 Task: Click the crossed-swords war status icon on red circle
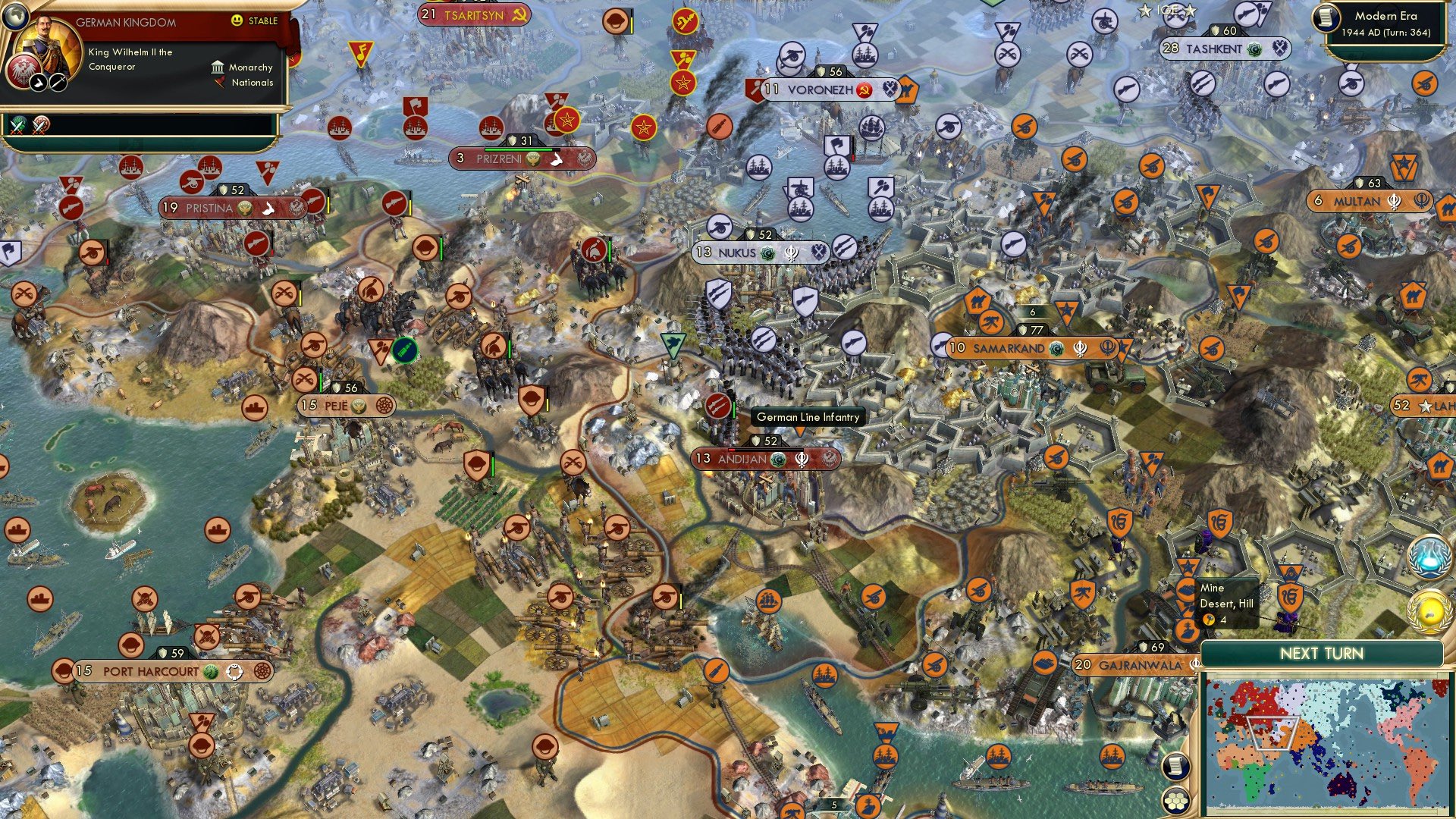39,126
